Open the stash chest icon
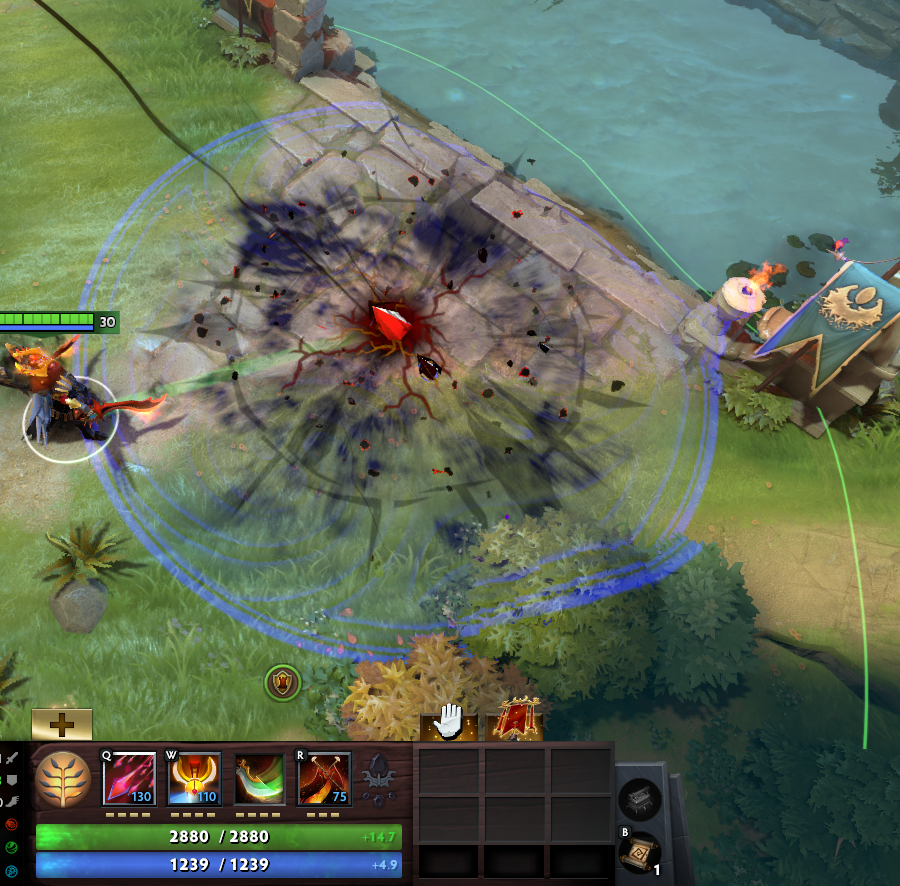 click(639, 799)
